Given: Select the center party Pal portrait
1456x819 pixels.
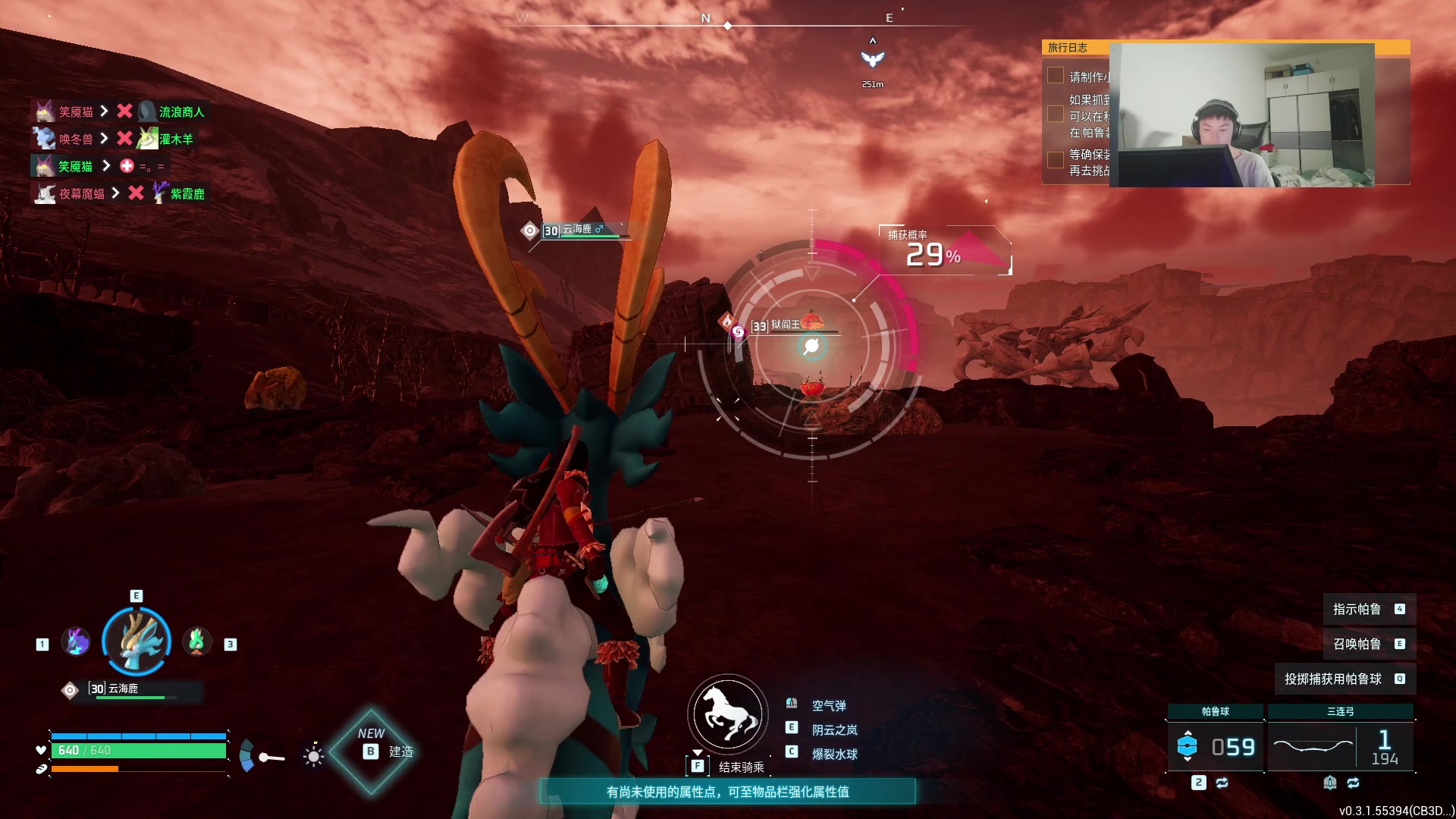Looking at the screenshot, I should point(136,642).
